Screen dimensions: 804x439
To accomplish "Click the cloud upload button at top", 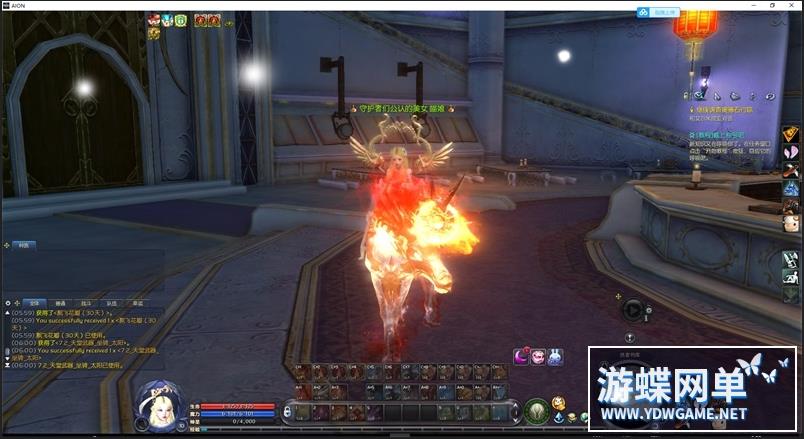I will click(665, 11).
